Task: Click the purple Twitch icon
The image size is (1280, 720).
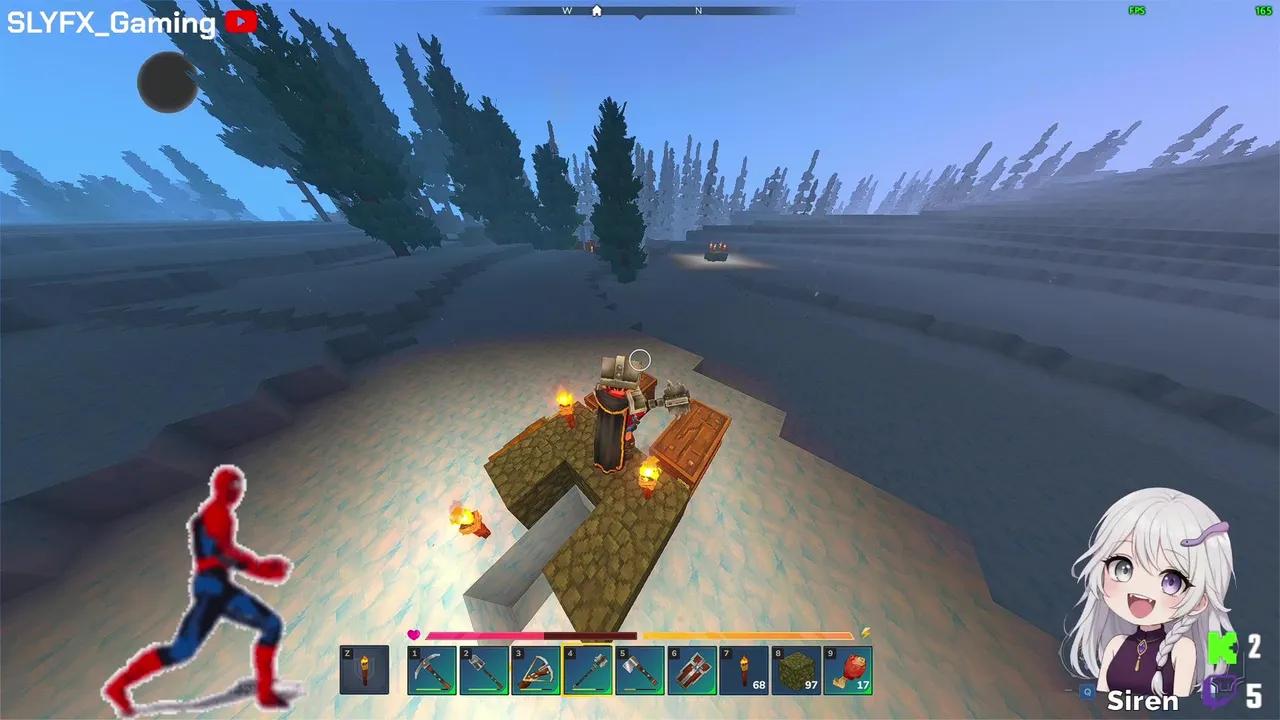Action: pyautogui.click(x=1222, y=690)
